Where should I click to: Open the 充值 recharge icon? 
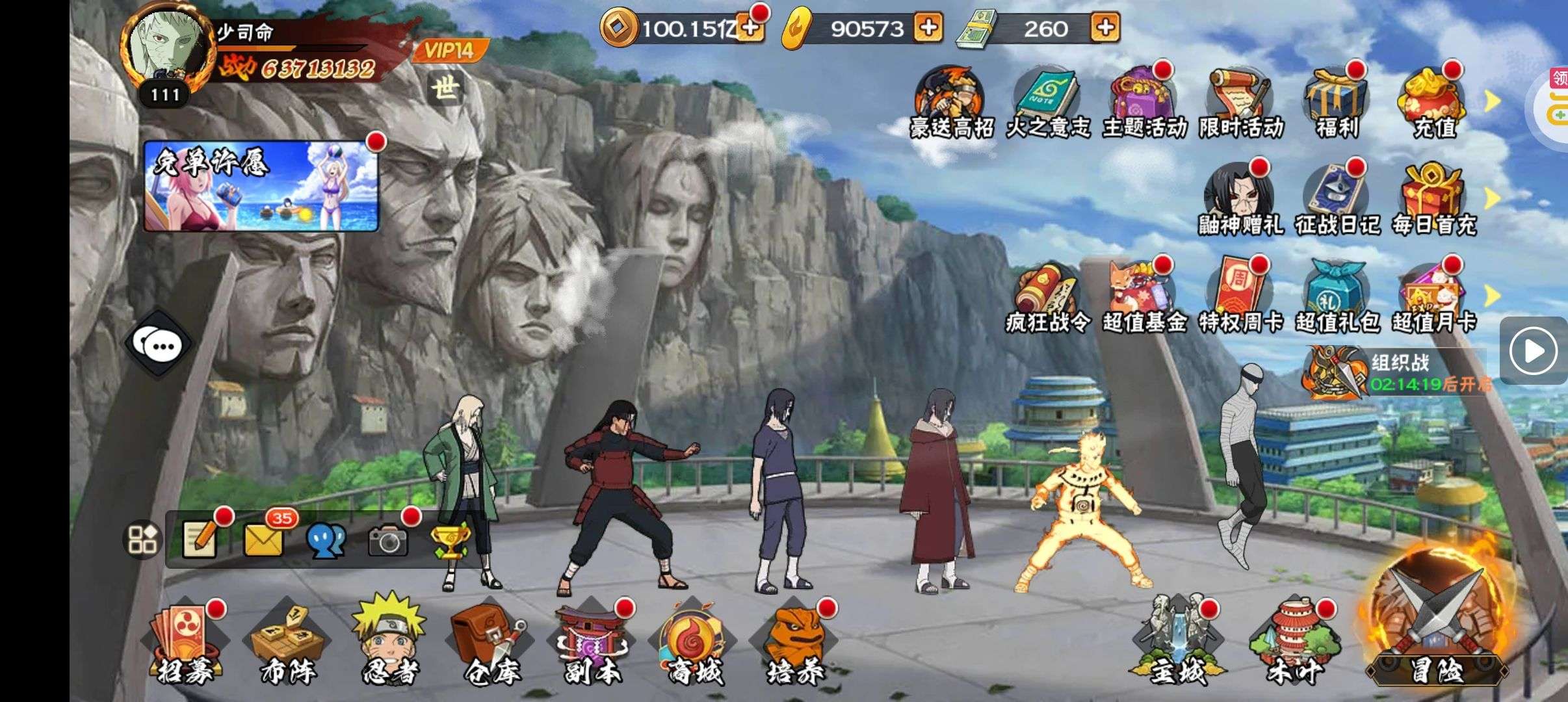click(x=1433, y=104)
